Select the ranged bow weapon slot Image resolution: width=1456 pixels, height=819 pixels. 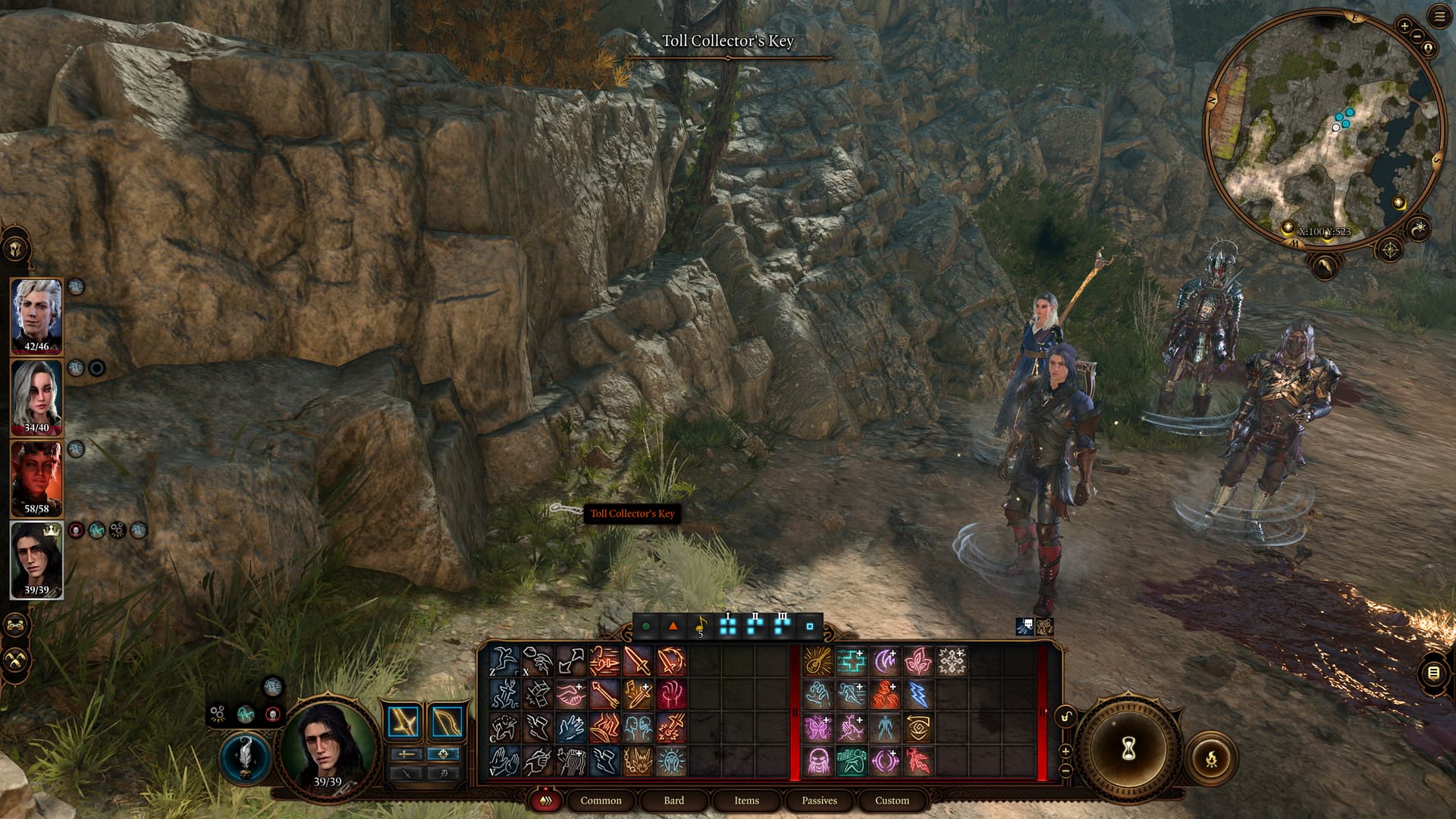447,722
